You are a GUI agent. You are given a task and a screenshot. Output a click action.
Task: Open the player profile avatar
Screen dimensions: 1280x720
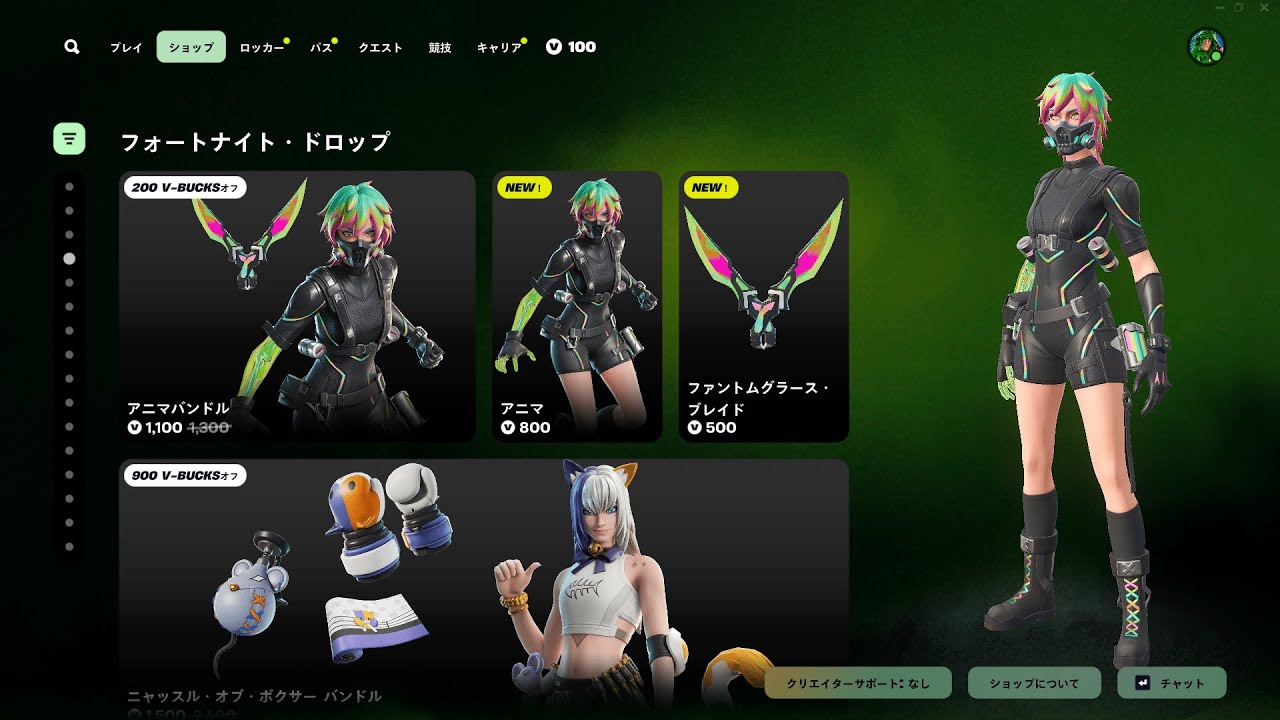(x=1206, y=47)
